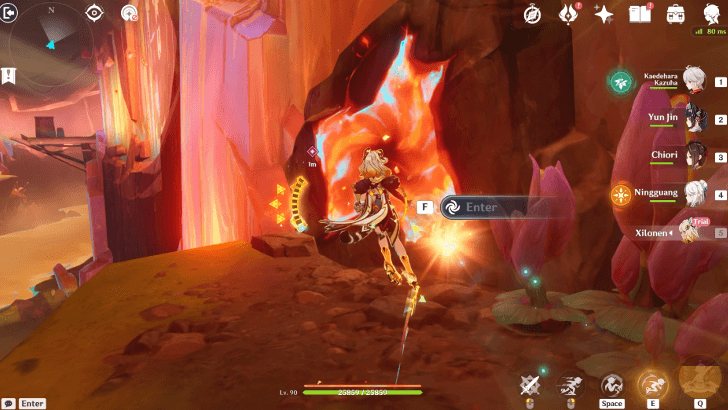
Task: Open the character profile head icon
Action: click(711, 14)
